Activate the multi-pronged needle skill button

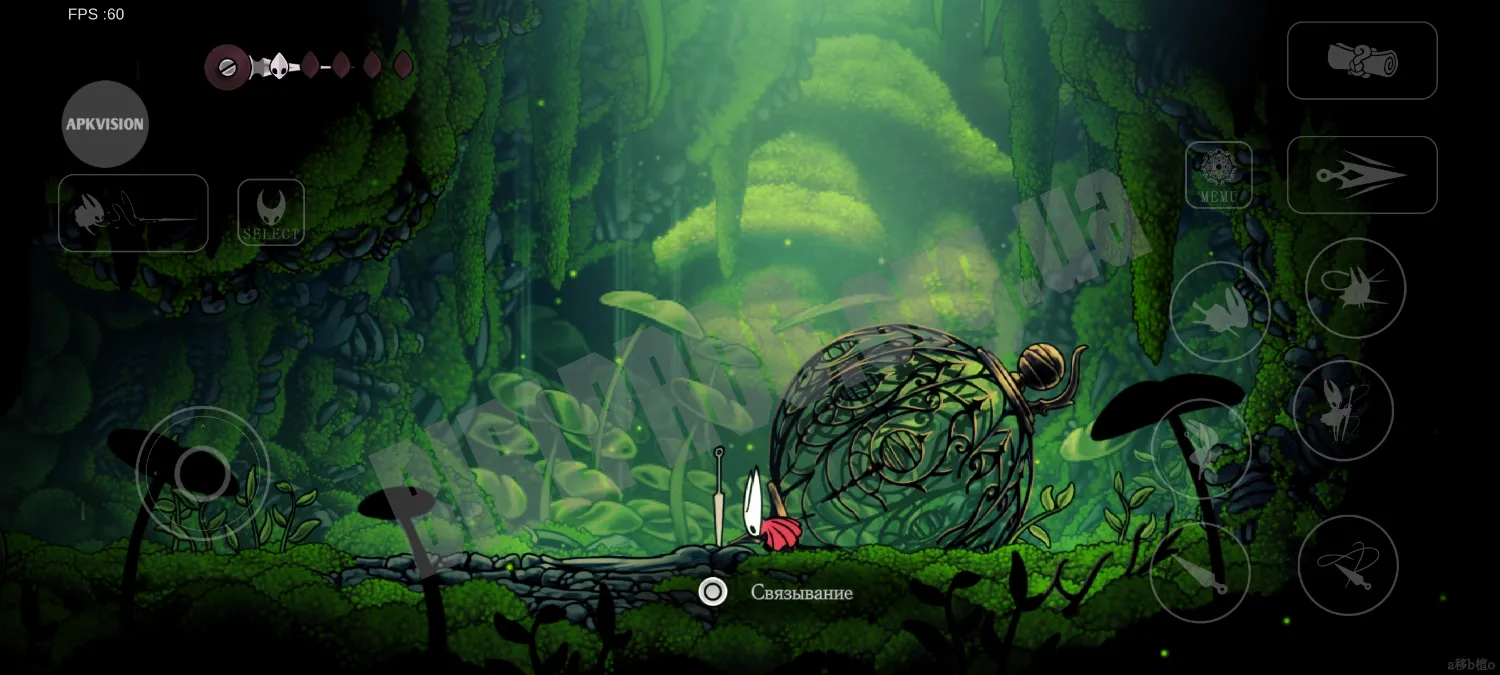[x=1362, y=175]
